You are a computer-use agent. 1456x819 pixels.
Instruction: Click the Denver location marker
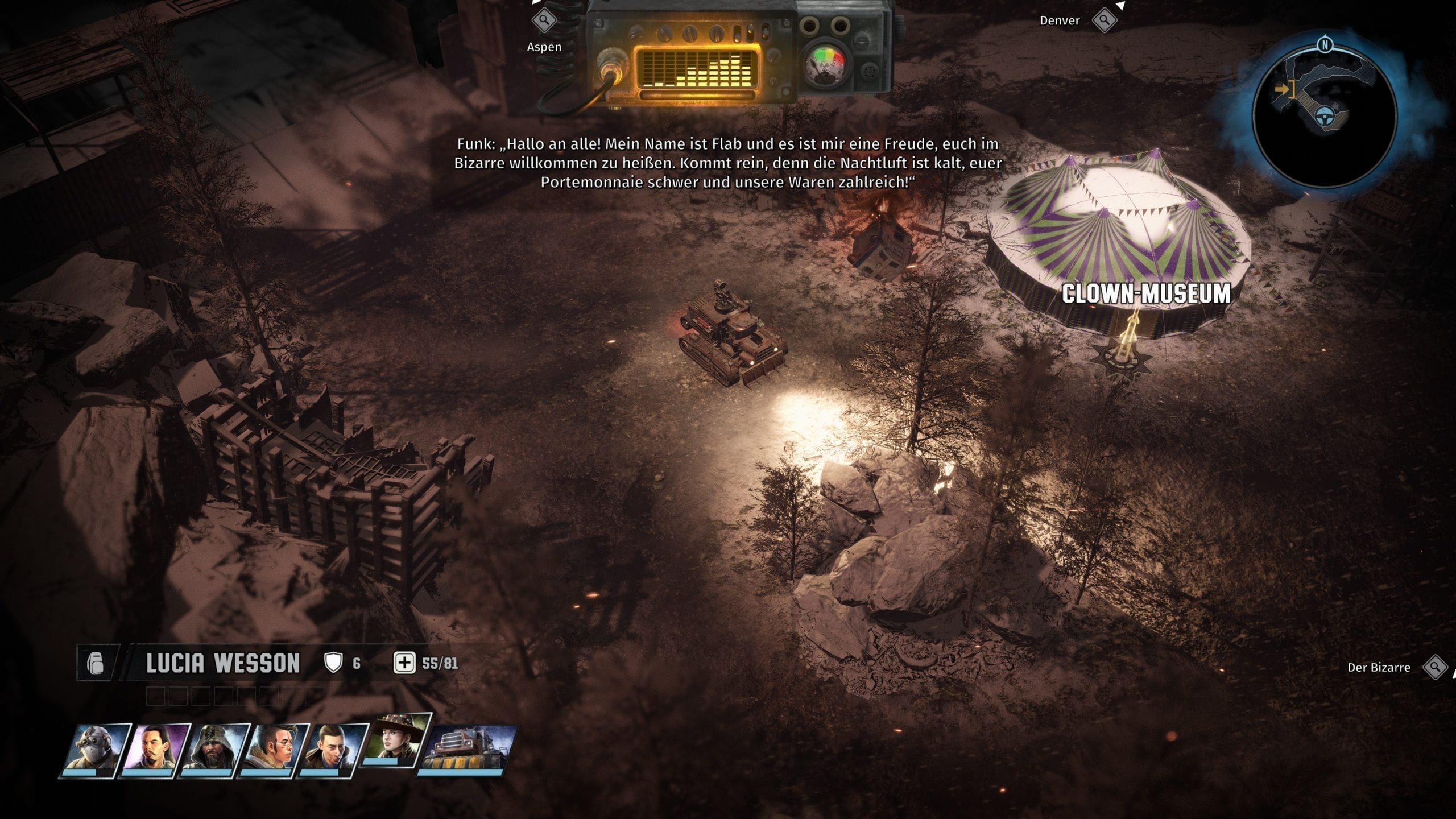coord(1105,20)
